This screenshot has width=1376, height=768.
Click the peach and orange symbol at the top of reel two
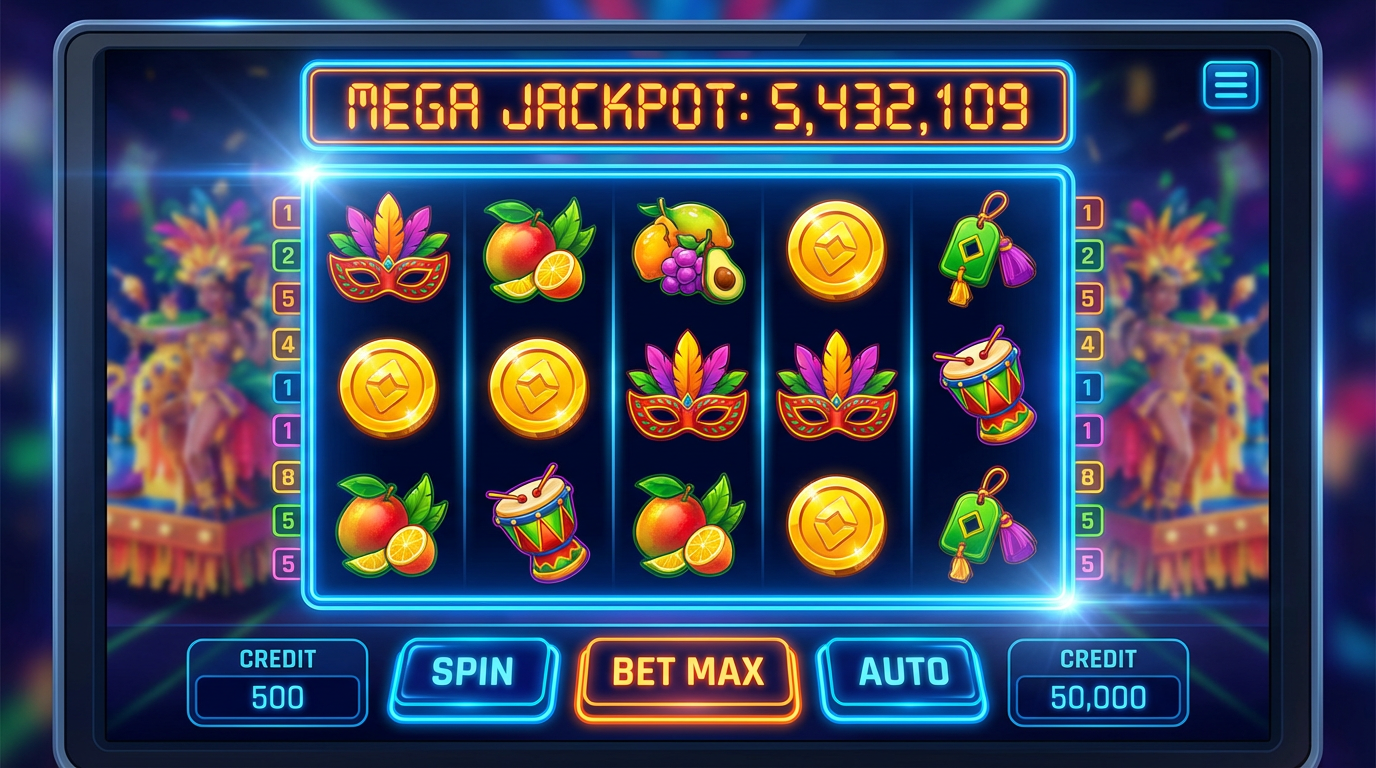537,252
